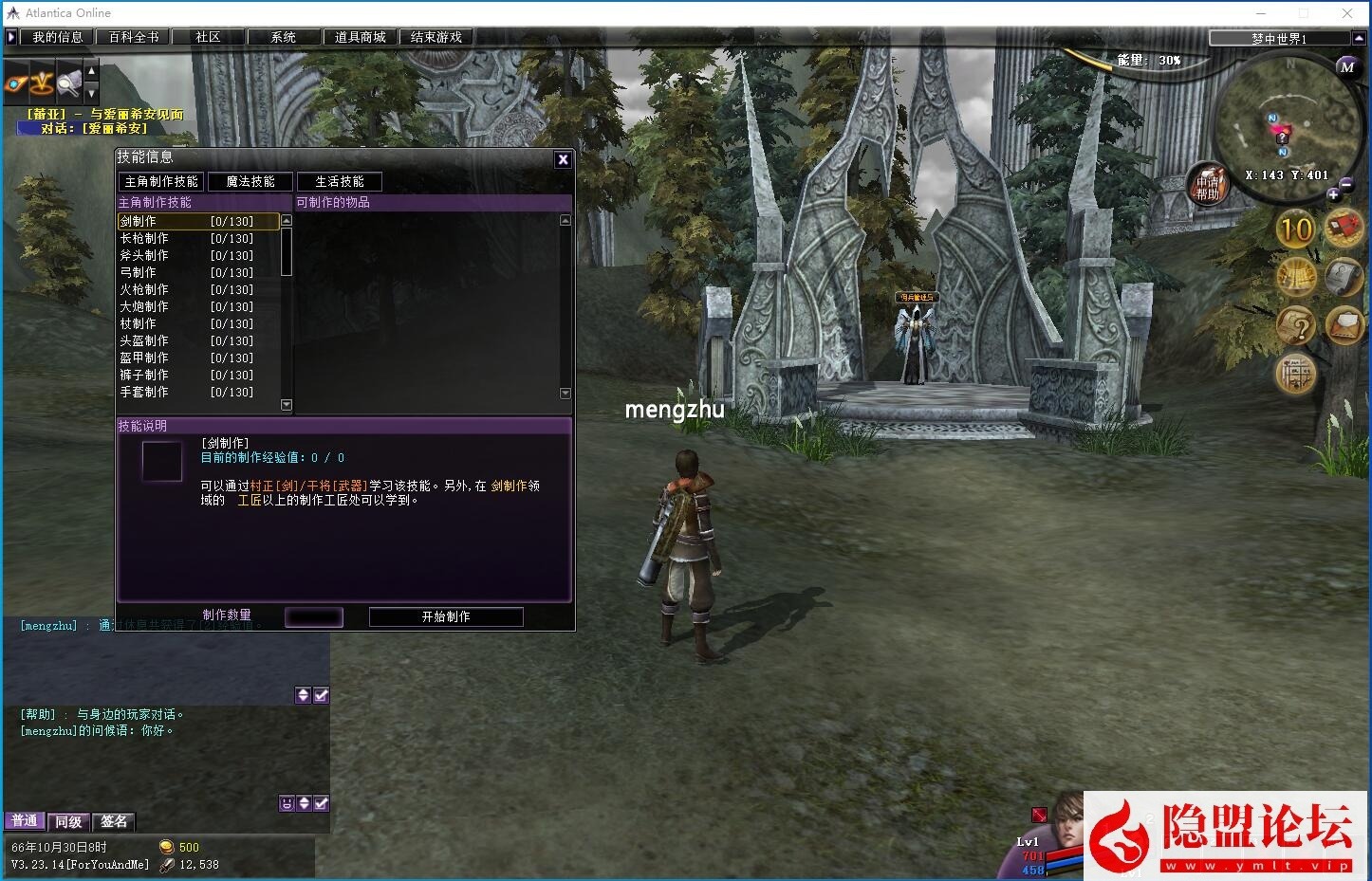Screen dimensions: 1372x881
Task: Switch chat to the 同级 tab
Action: coord(68,821)
